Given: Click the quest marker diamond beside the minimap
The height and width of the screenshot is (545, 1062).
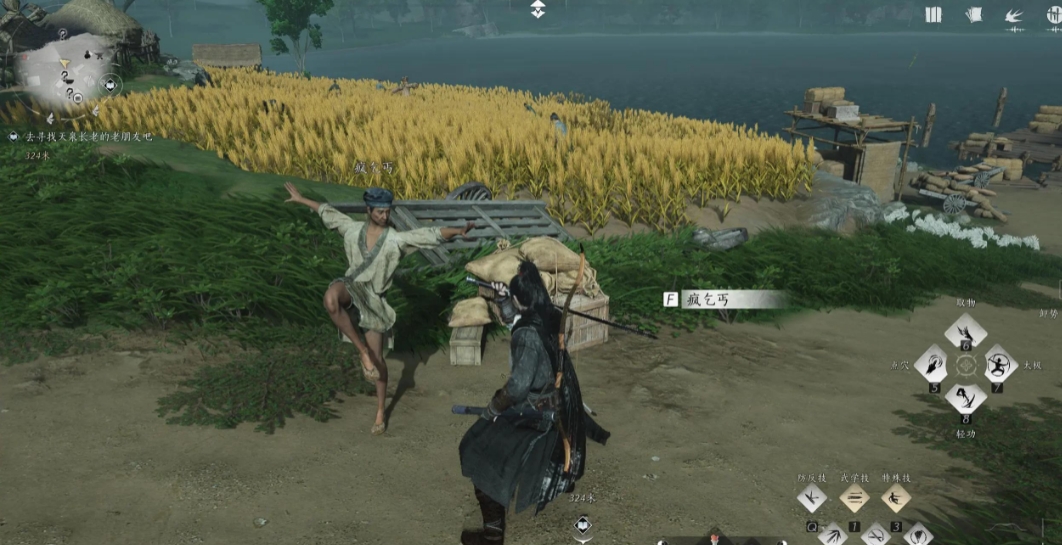Looking at the screenshot, I should (111, 85).
